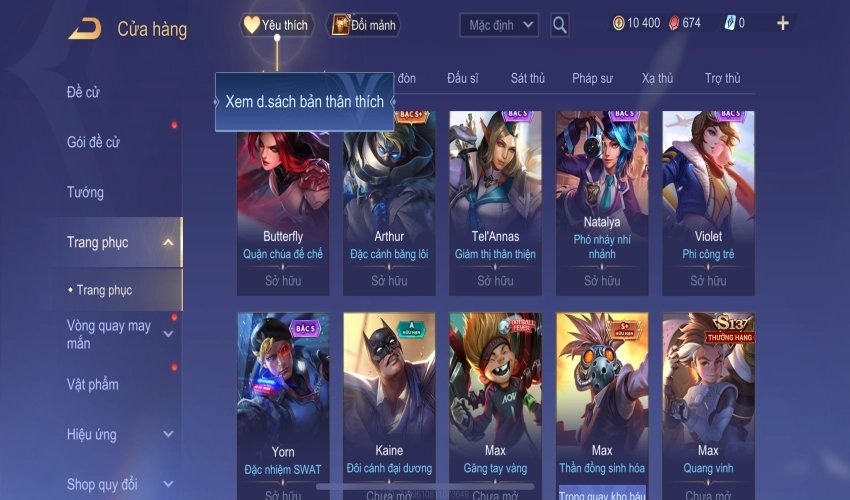Image resolution: width=850 pixels, height=500 pixels.
Task: Go to the Tướng heroes section
Action: tap(85, 192)
